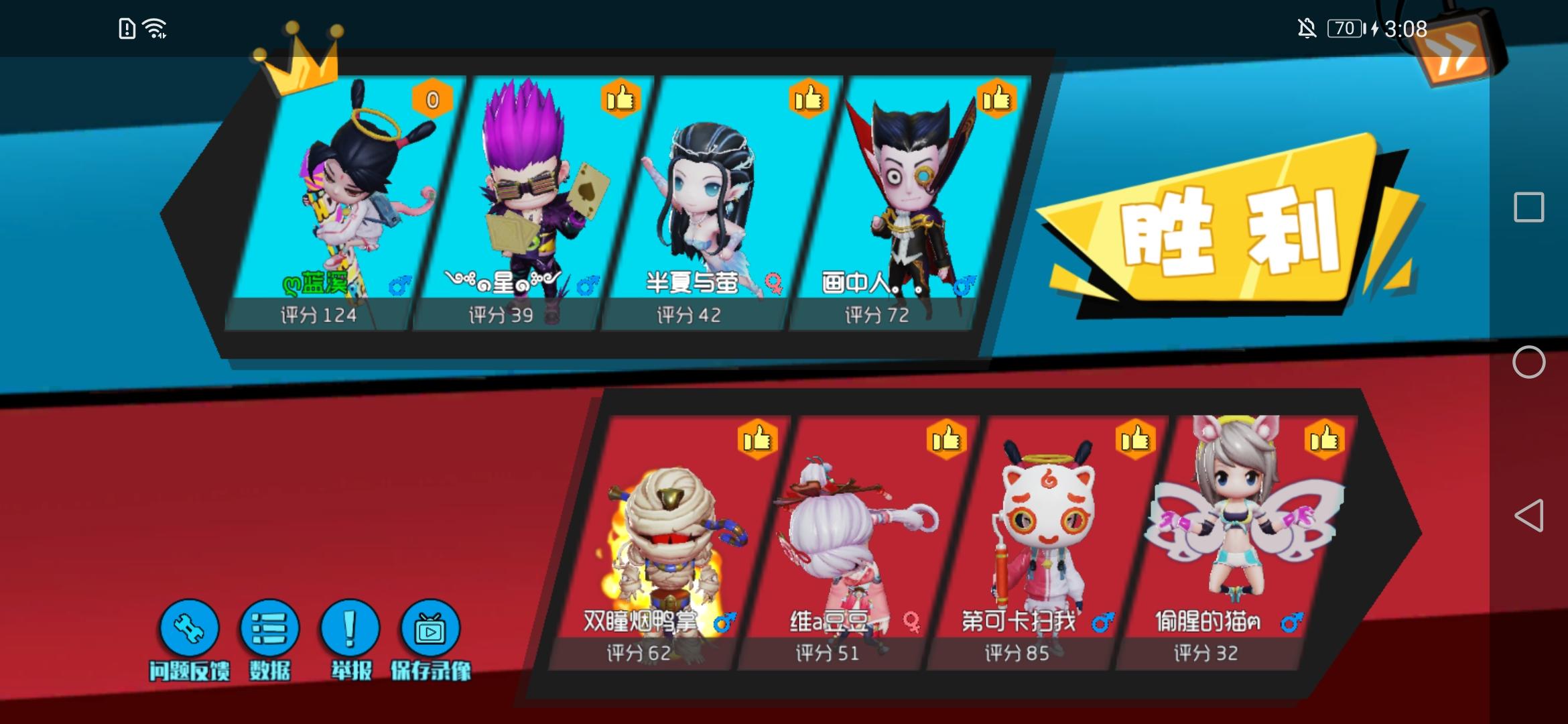The width and height of the screenshot is (1568, 724).
Task: Tap the 举报 report icon
Action: 348,629
